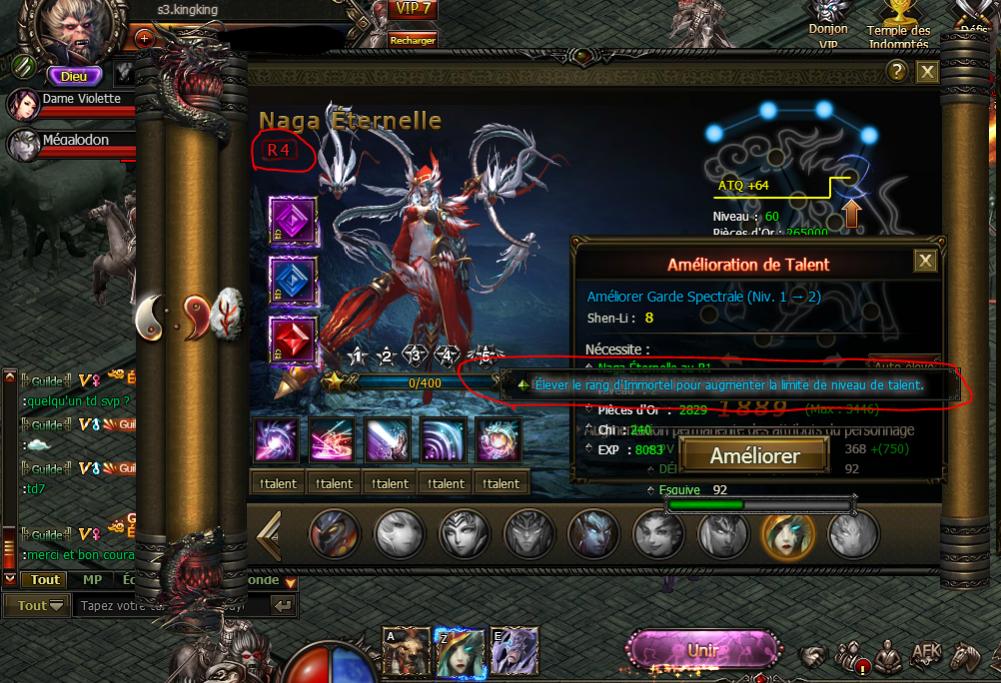Close the Amélioration de Talent dialog

tap(925, 261)
